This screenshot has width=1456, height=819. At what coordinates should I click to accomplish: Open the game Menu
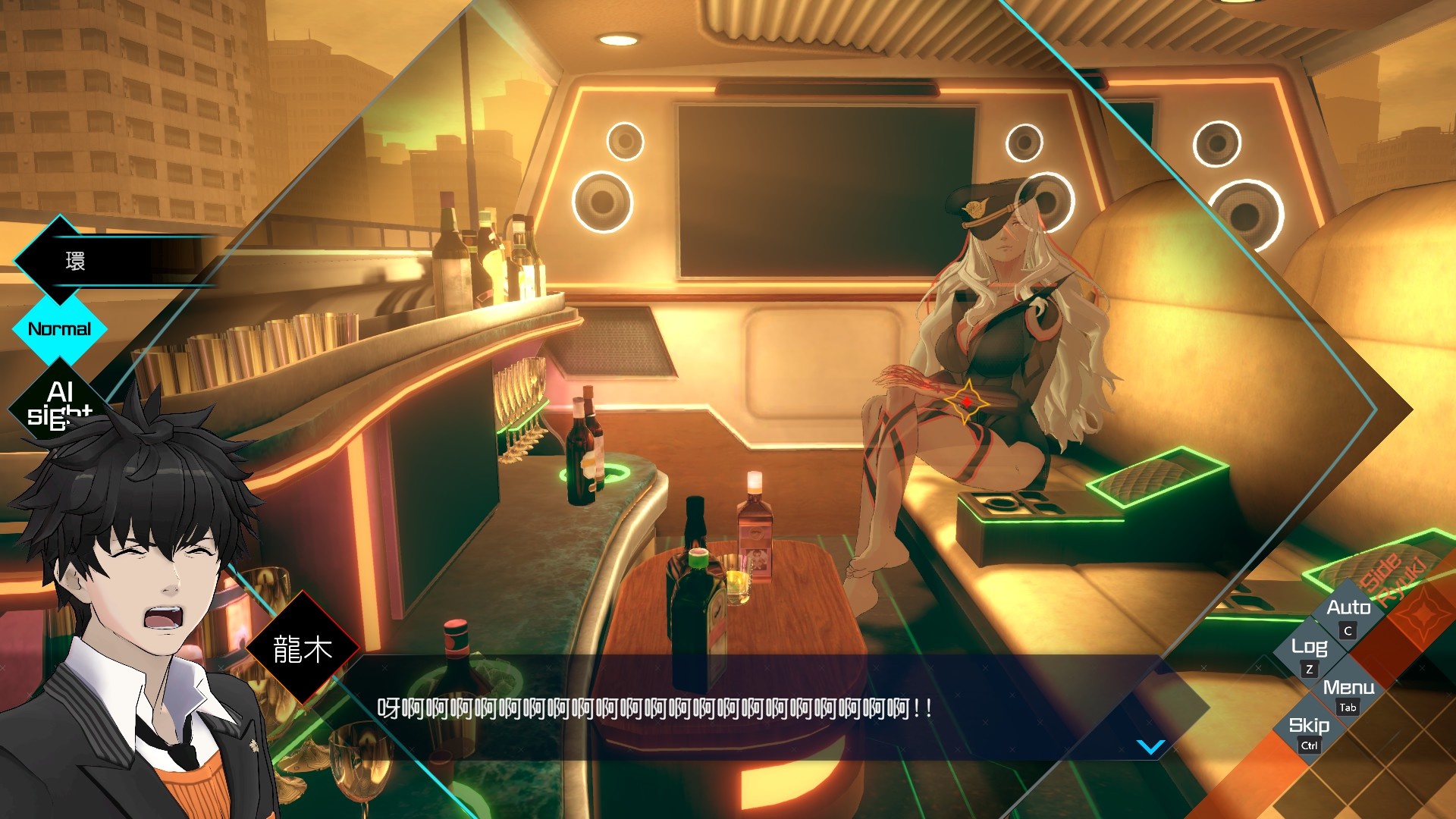[x=1348, y=689]
